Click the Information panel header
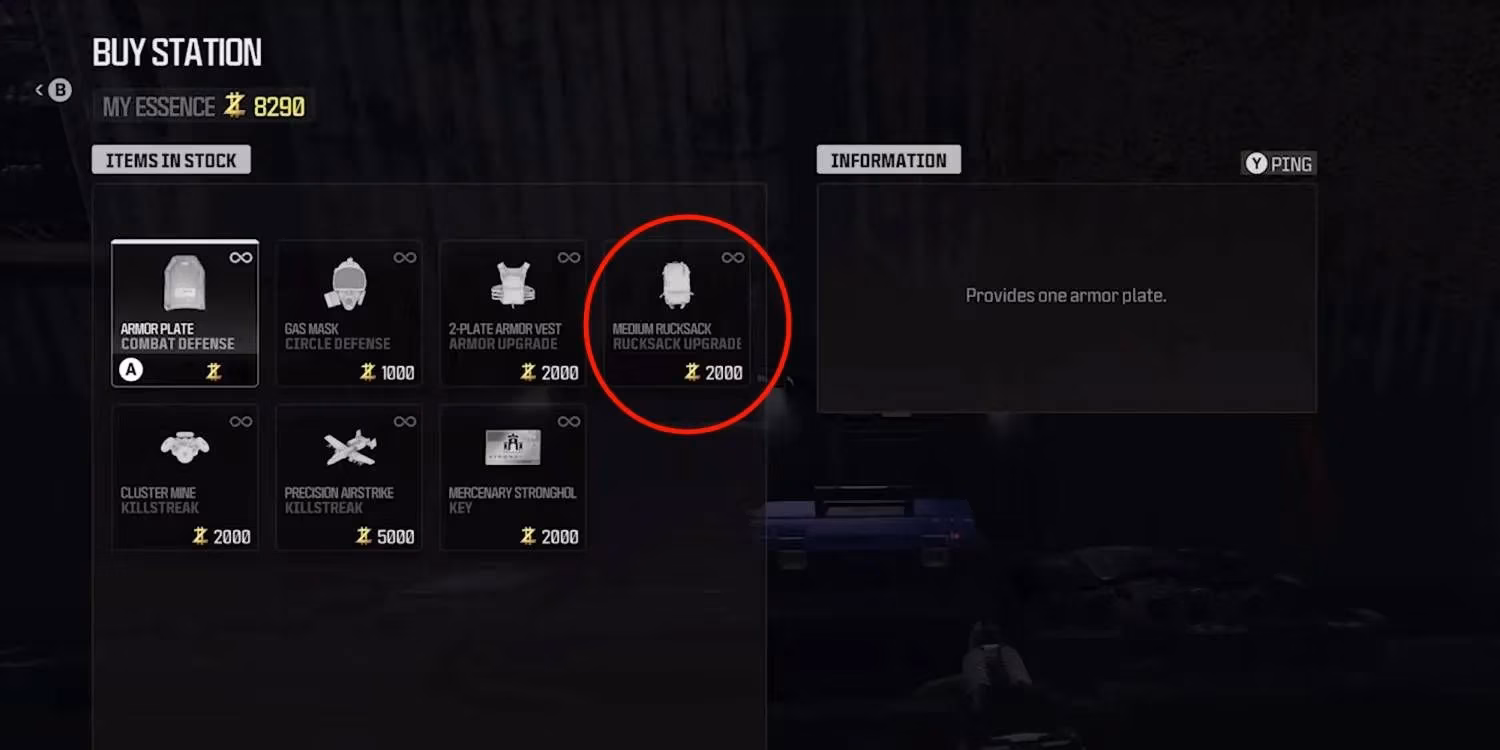 pyautogui.click(x=888, y=159)
